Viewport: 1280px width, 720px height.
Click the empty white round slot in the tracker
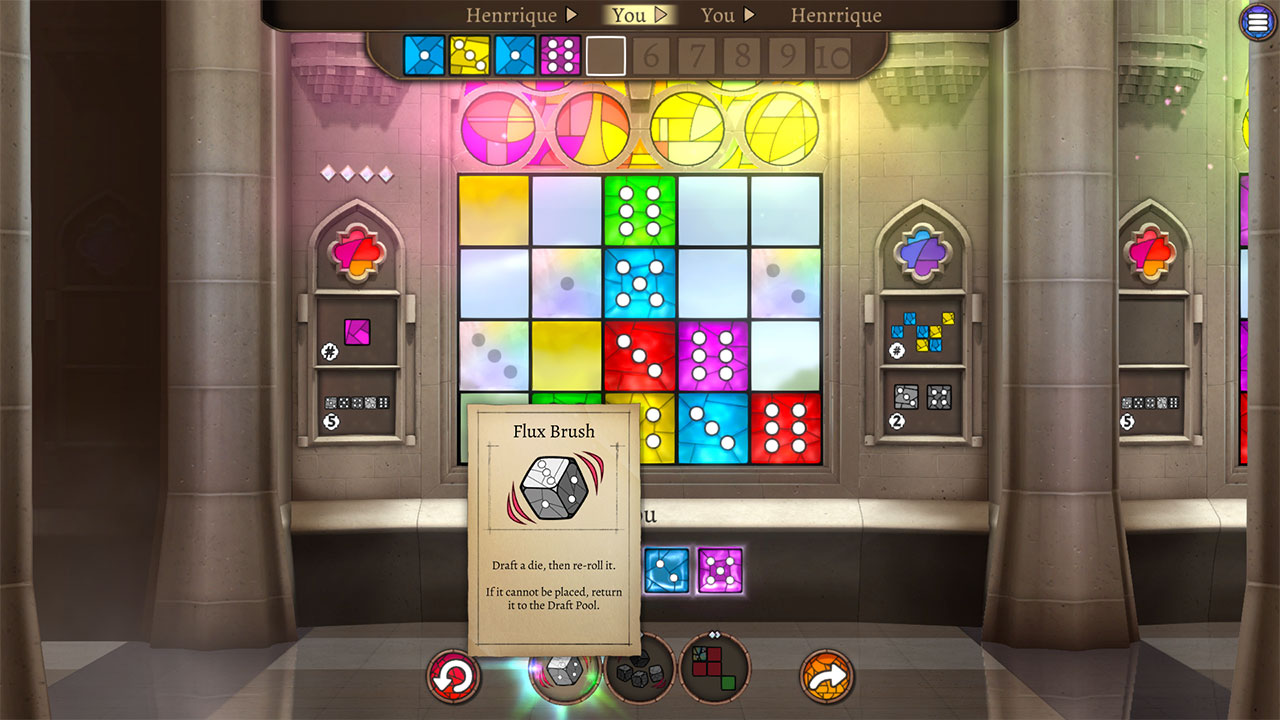tap(604, 56)
